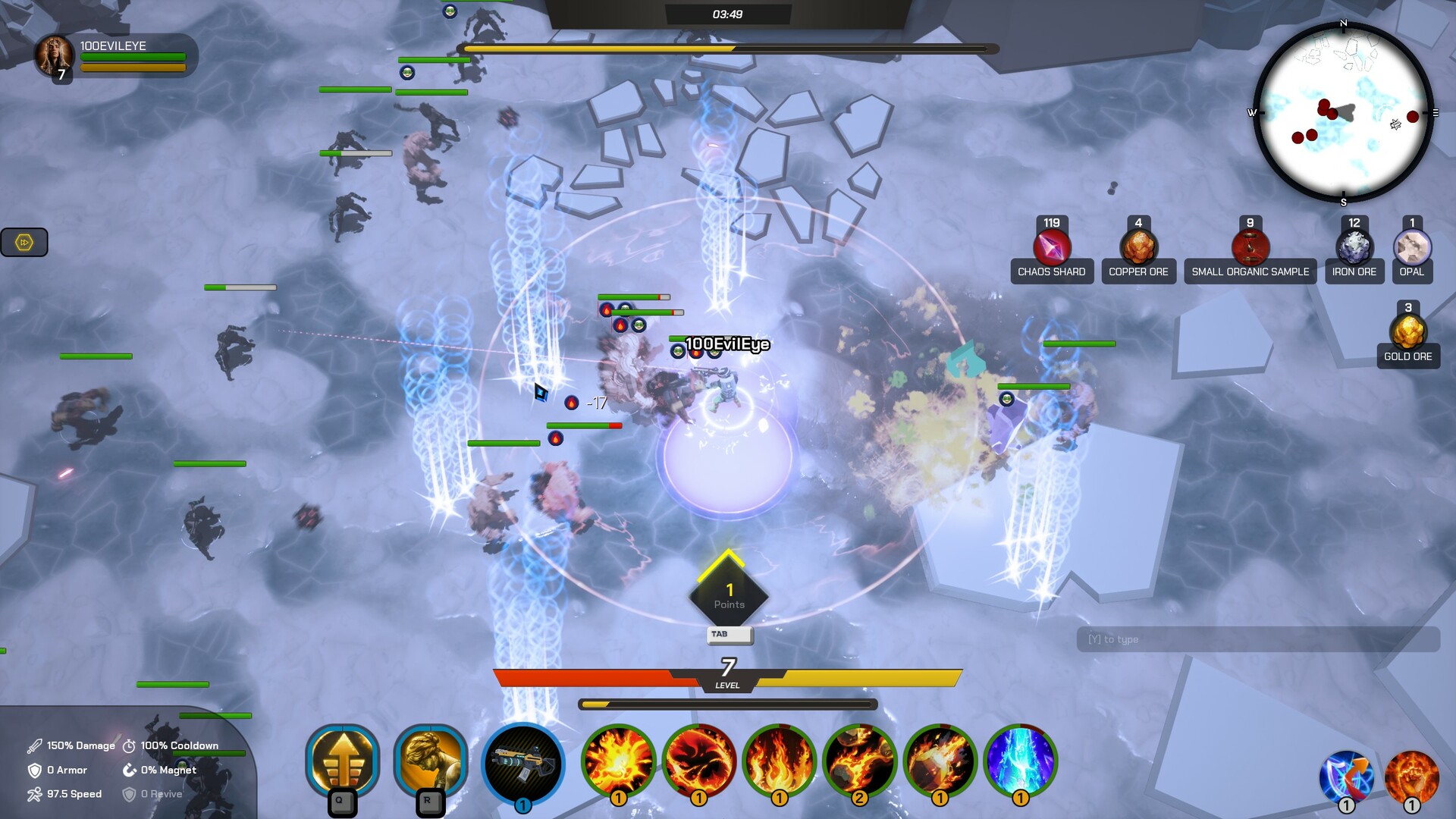The width and height of the screenshot is (1456, 819).
Task: Click the fireball ability with level 2
Action: pyautogui.click(x=858, y=762)
